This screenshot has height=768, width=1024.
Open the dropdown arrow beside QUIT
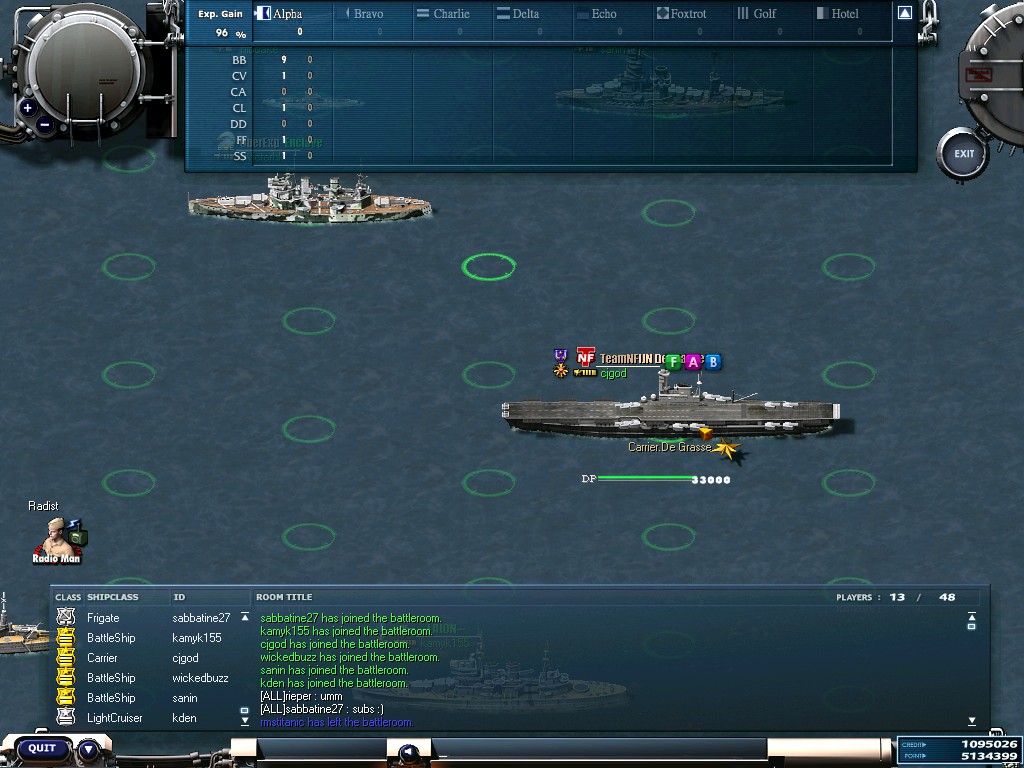89,748
